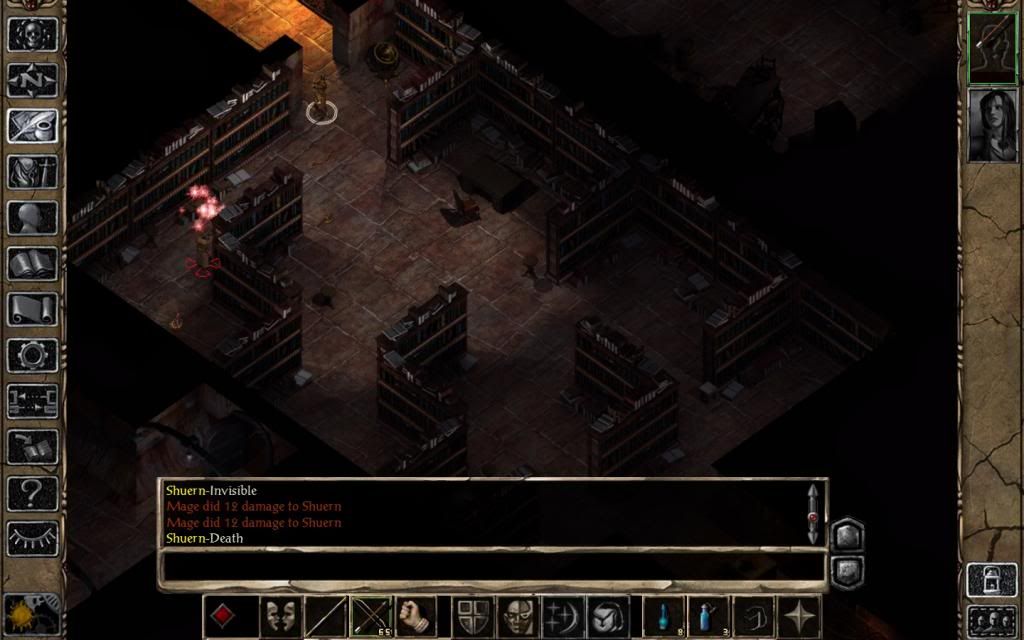
Task: Toggle the padlock button in the right panel
Action: (x=992, y=580)
